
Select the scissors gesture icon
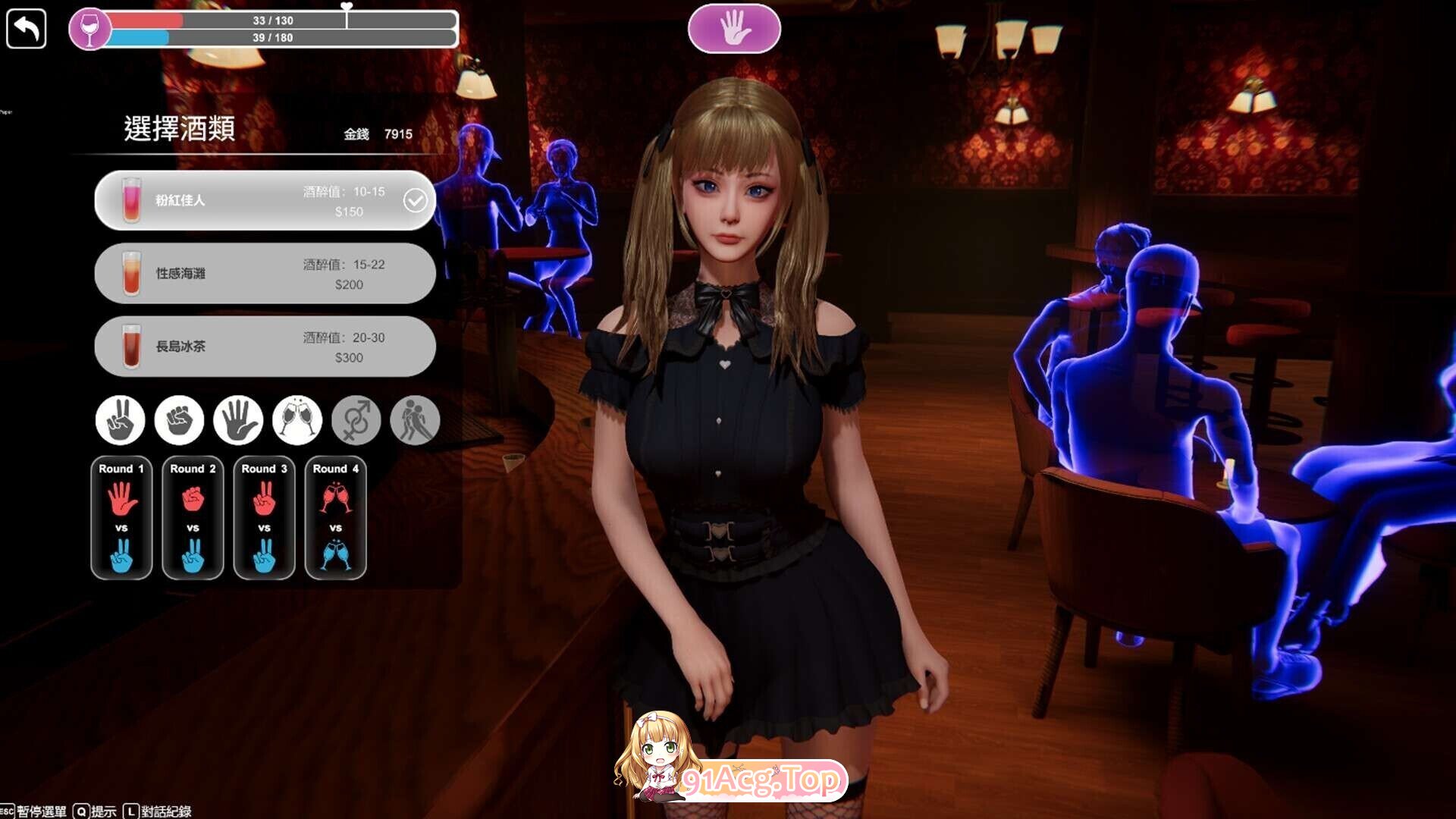pyautogui.click(x=121, y=419)
